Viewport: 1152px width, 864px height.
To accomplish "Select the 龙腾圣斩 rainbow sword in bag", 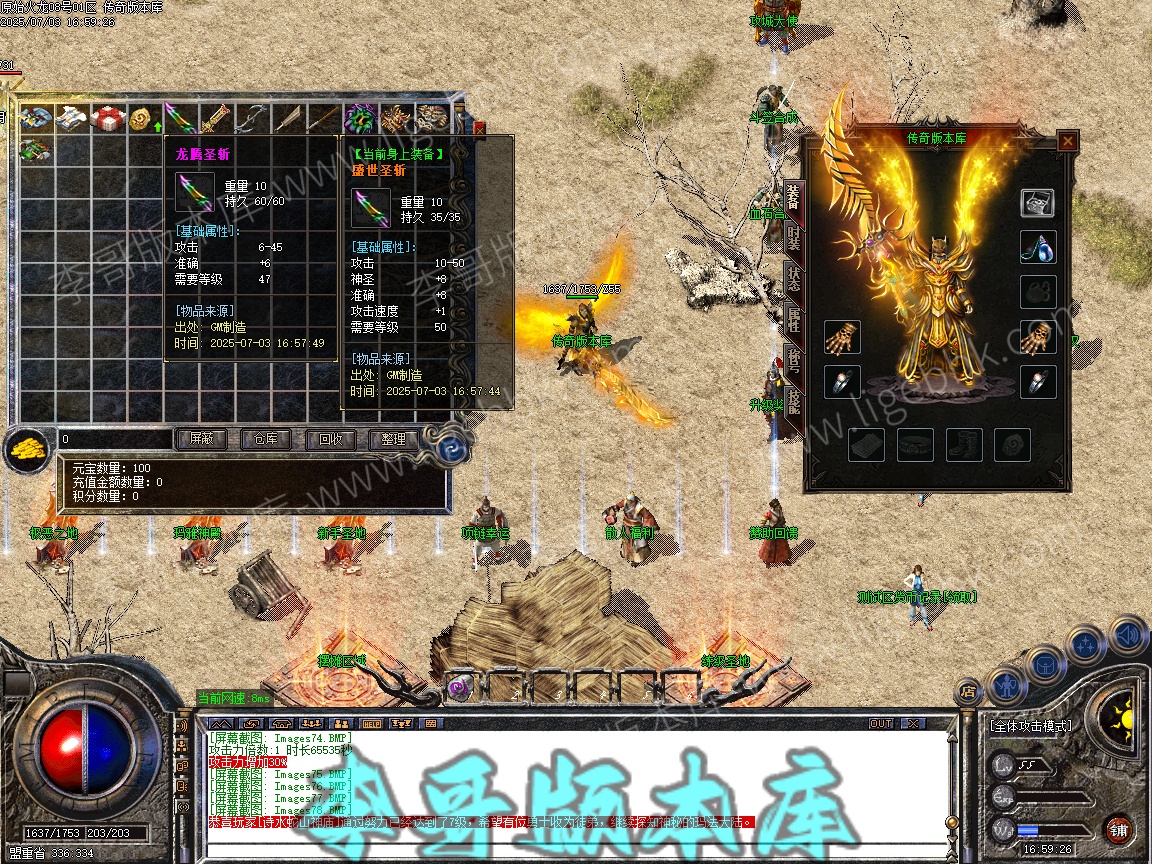I will pyautogui.click(x=179, y=119).
